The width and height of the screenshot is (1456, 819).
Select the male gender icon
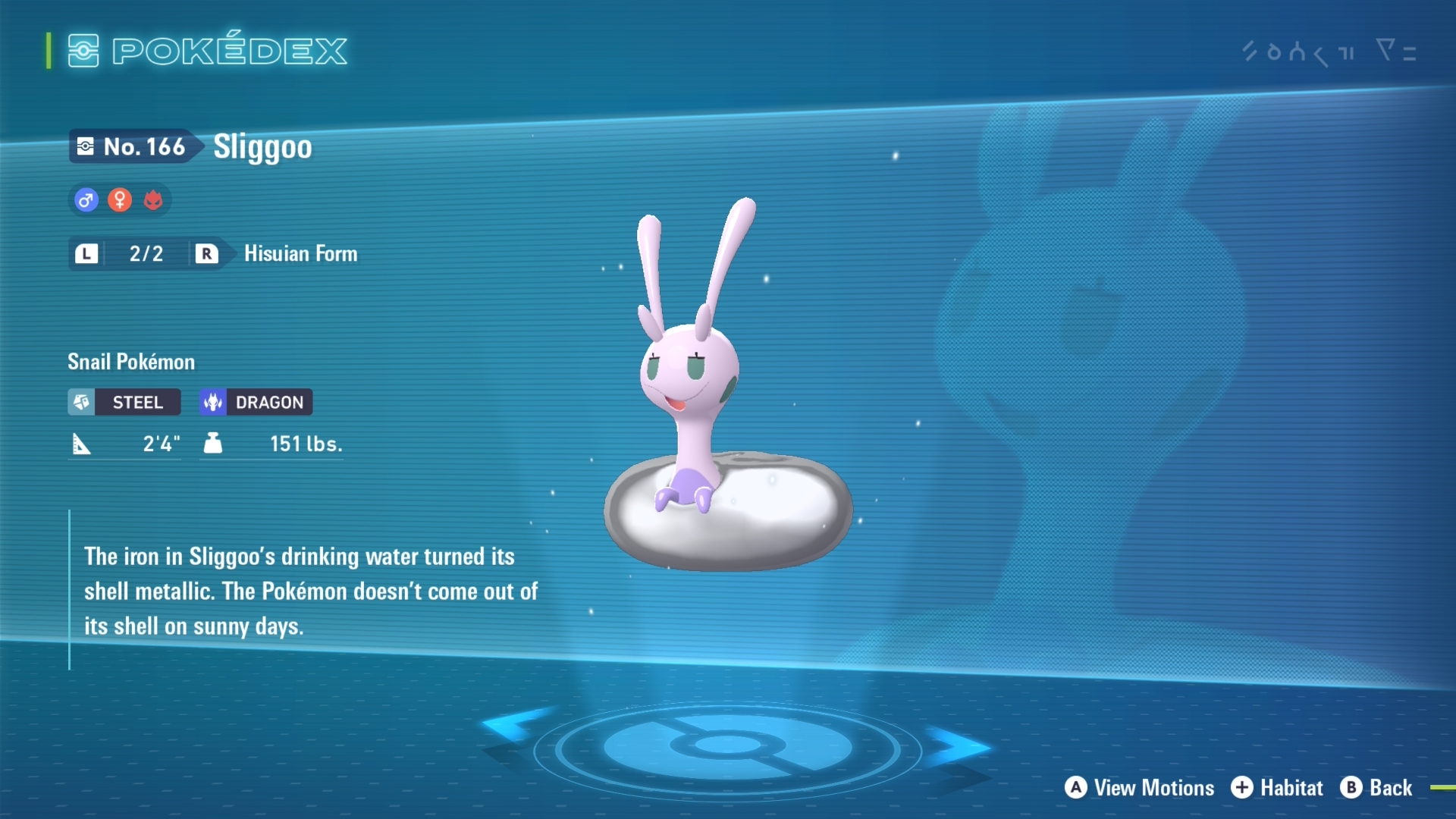(x=86, y=200)
